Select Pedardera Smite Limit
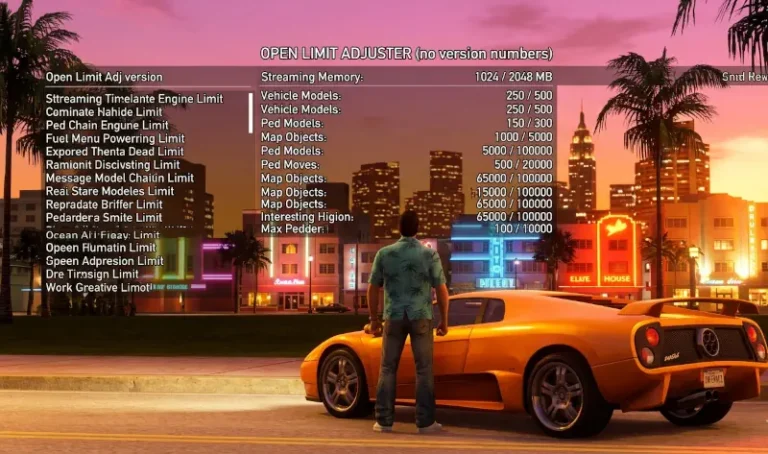 pos(104,217)
